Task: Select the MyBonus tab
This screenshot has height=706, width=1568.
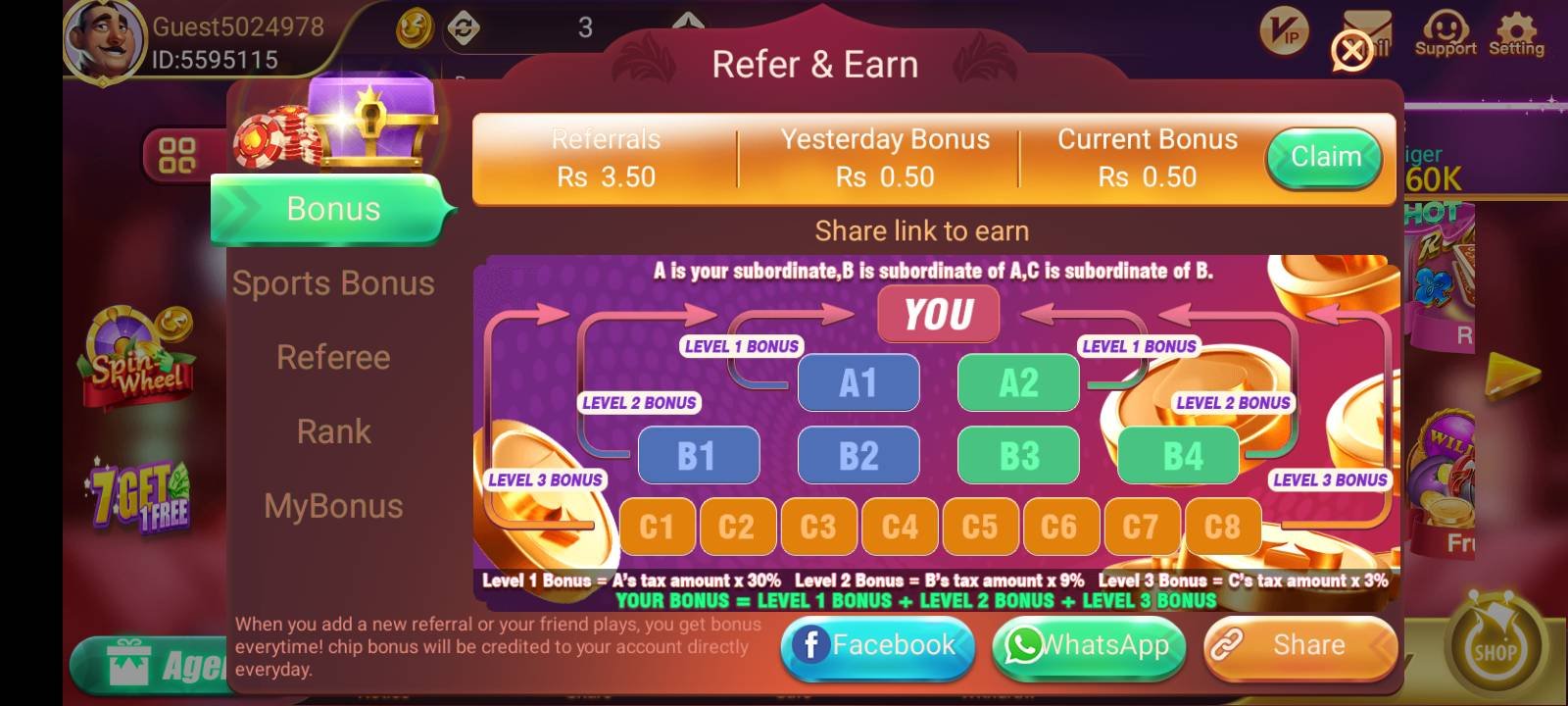Action: click(333, 506)
